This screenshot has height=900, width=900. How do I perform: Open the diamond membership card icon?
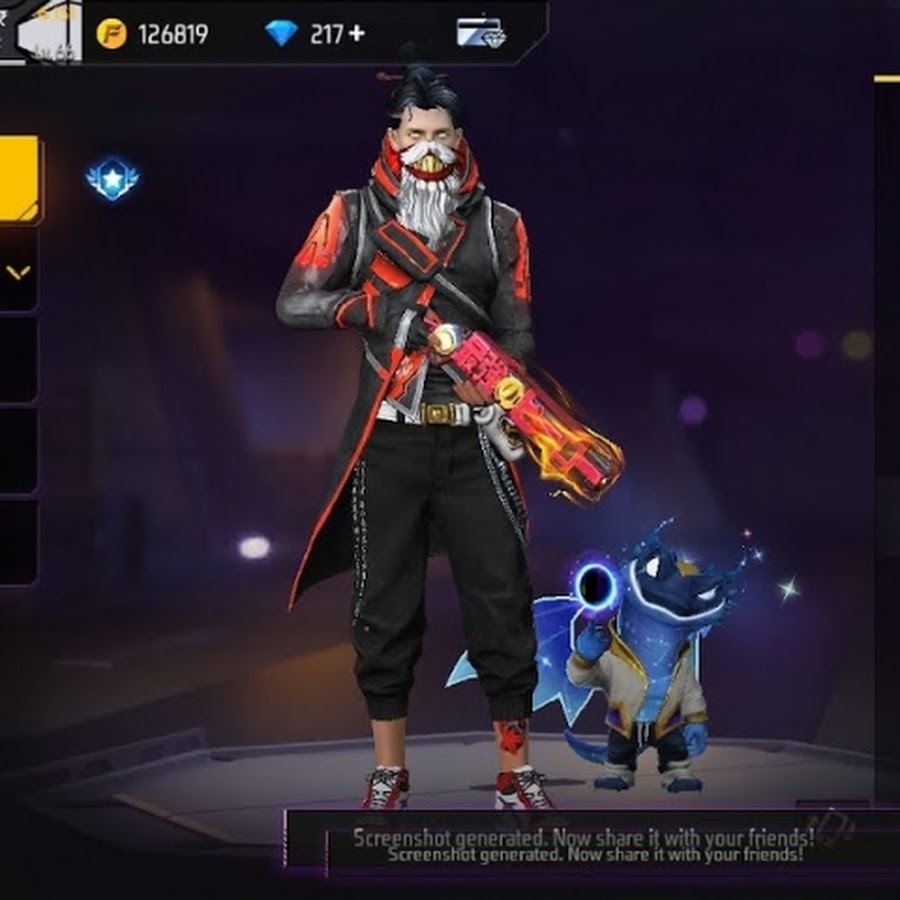(481, 33)
